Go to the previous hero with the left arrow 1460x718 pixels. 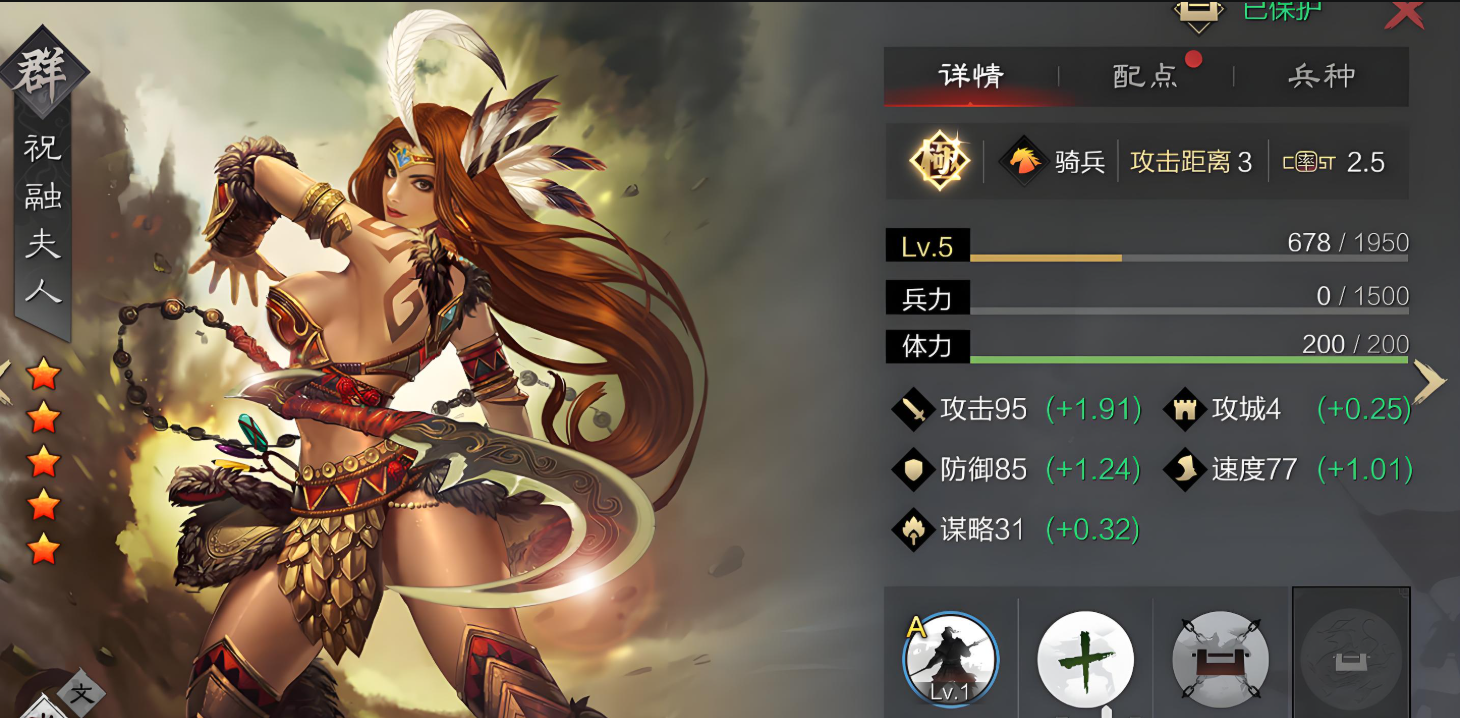click(x=5, y=381)
